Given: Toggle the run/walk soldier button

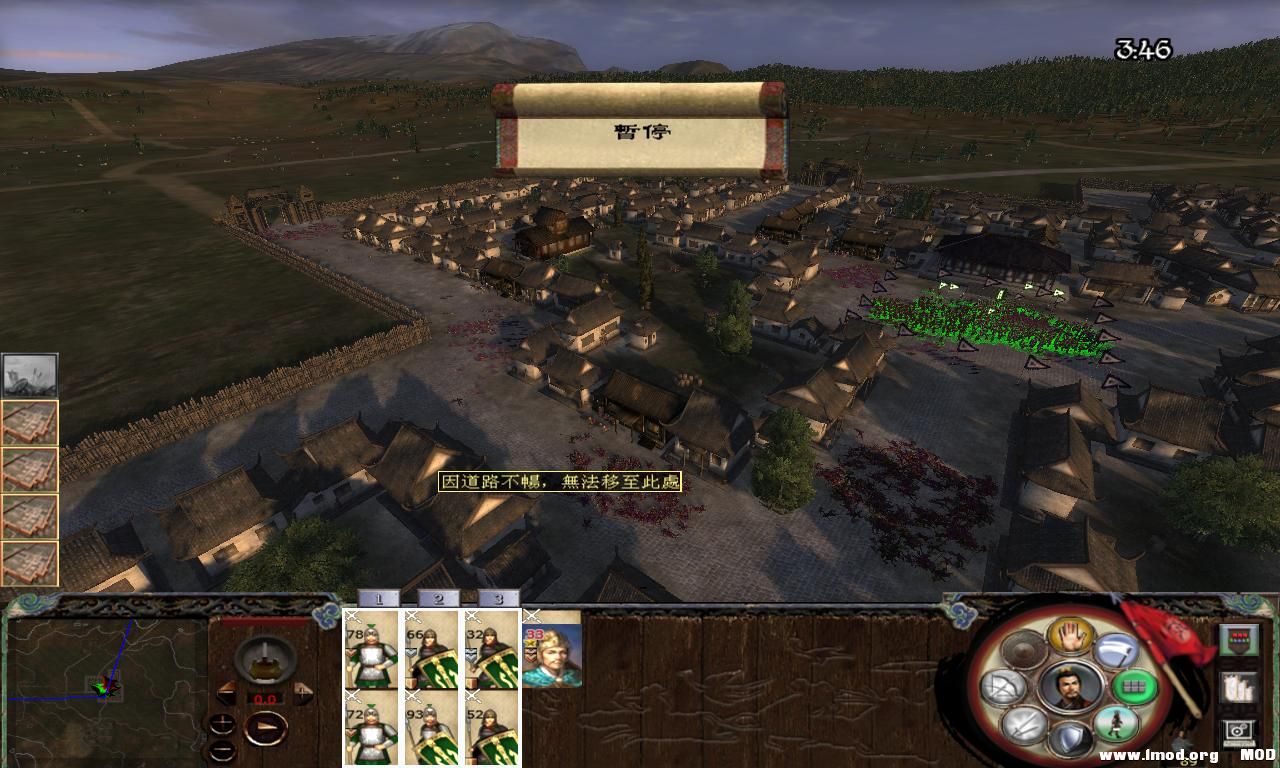Looking at the screenshot, I should 1116,723.
